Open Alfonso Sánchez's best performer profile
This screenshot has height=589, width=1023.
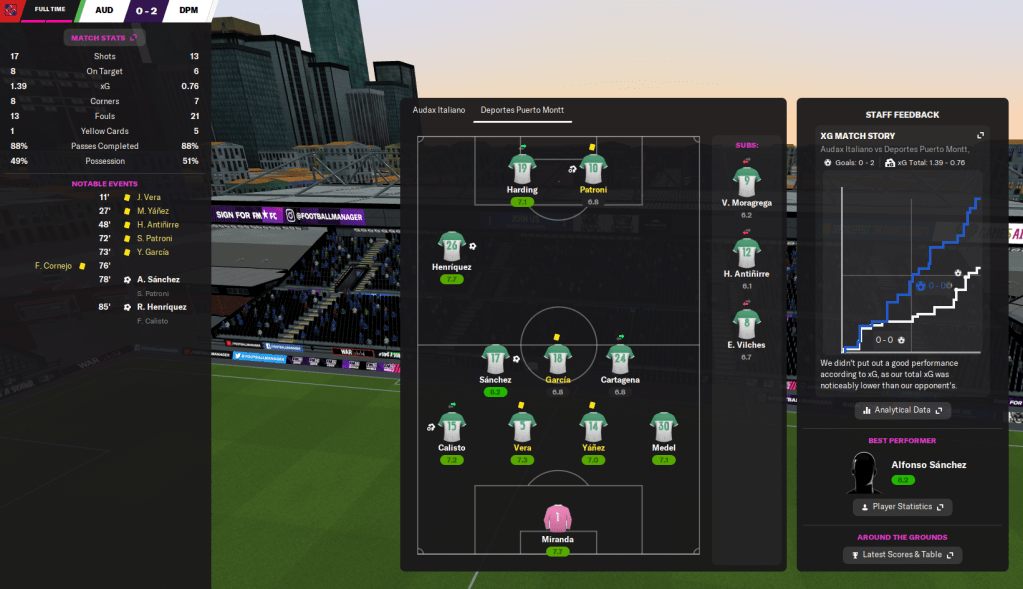pyautogui.click(x=929, y=465)
